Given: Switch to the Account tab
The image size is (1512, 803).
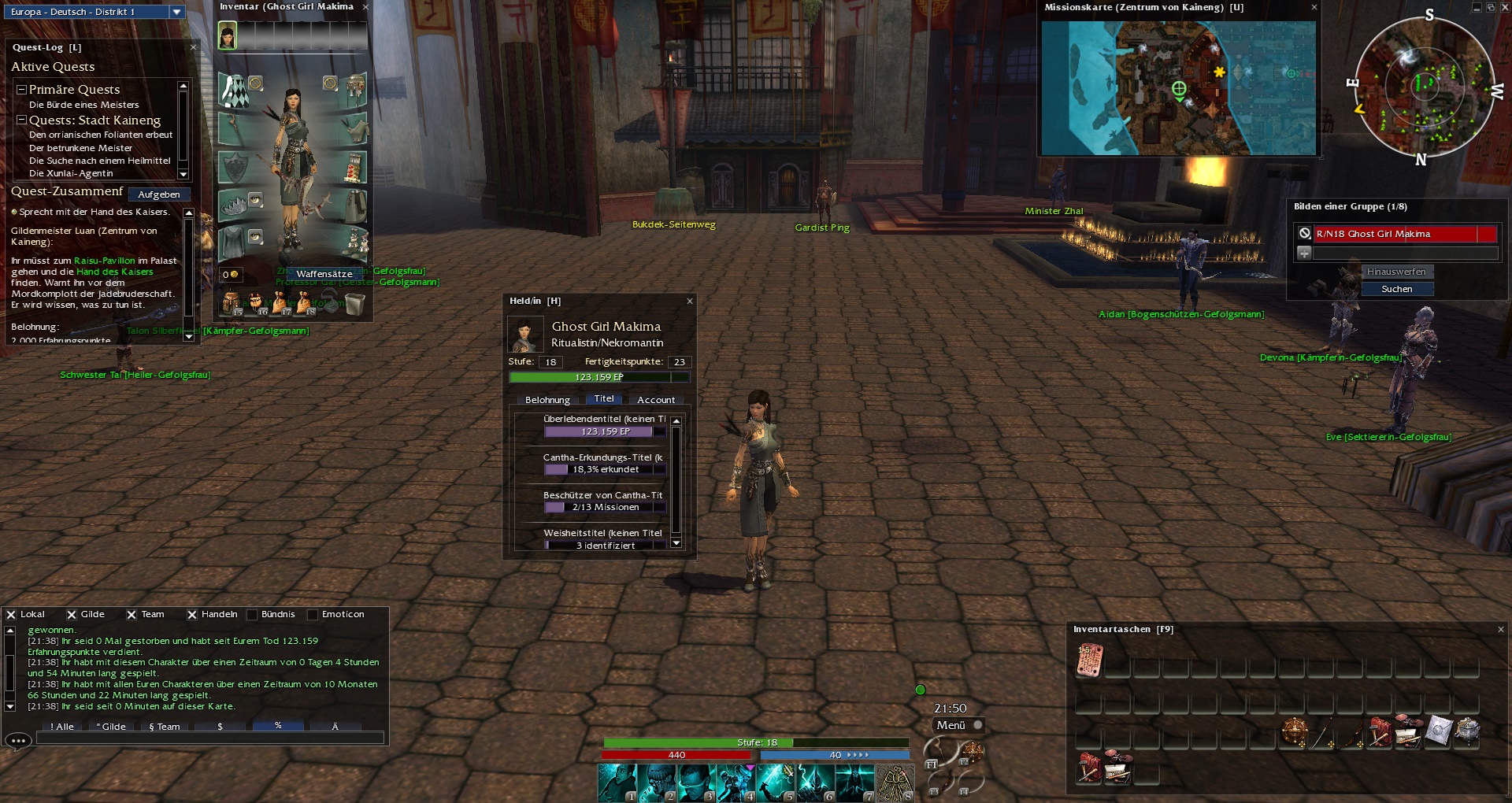Looking at the screenshot, I should tap(656, 400).
